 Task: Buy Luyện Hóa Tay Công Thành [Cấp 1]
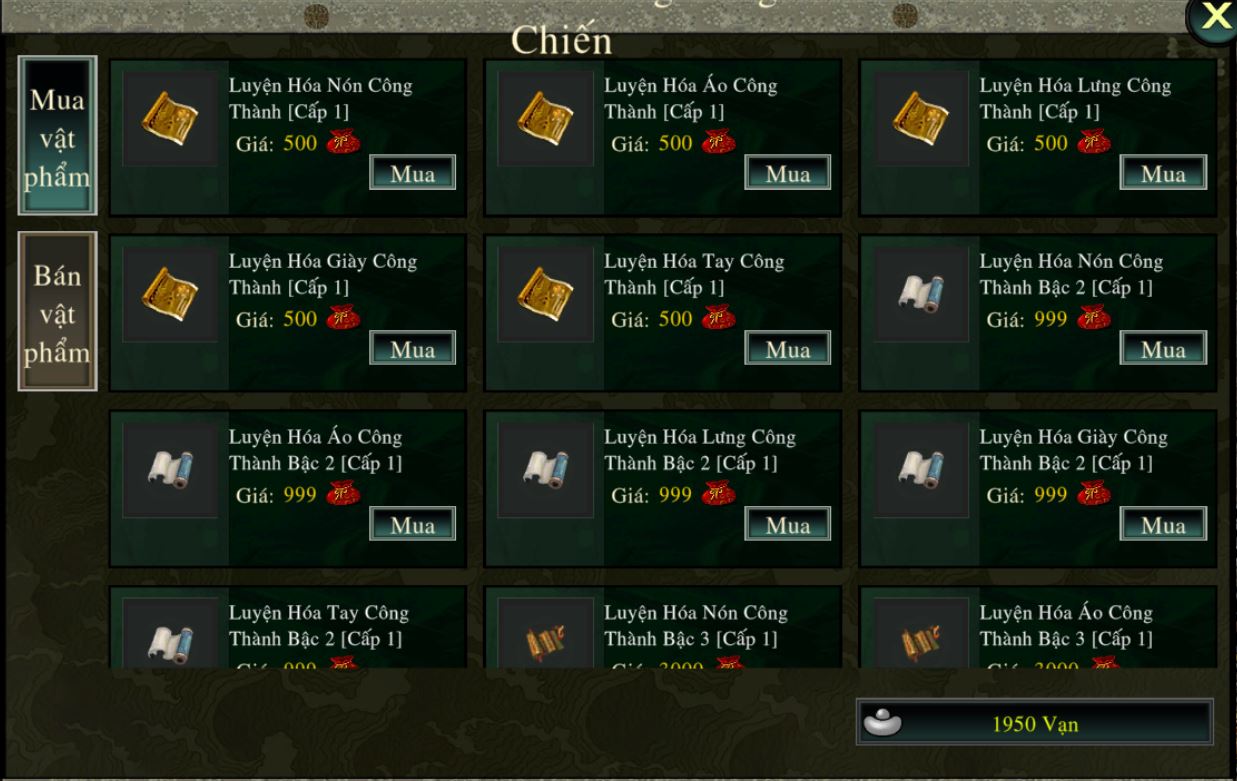point(787,349)
